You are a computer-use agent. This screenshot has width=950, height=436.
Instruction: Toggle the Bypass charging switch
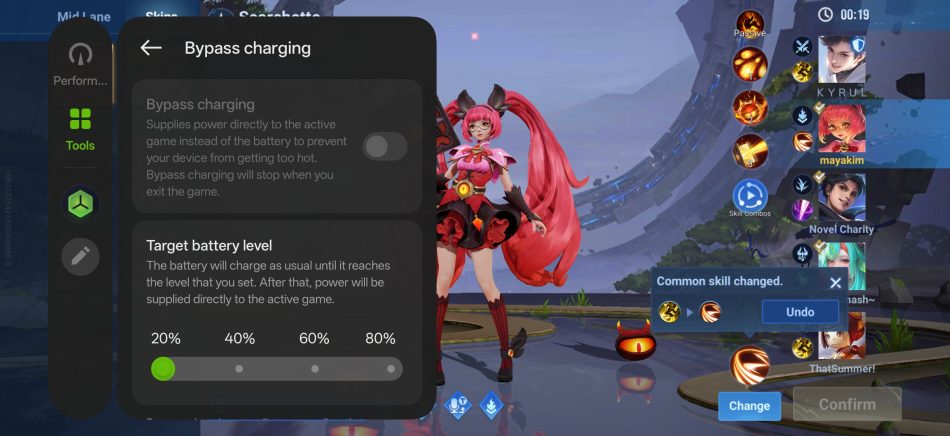tap(384, 147)
